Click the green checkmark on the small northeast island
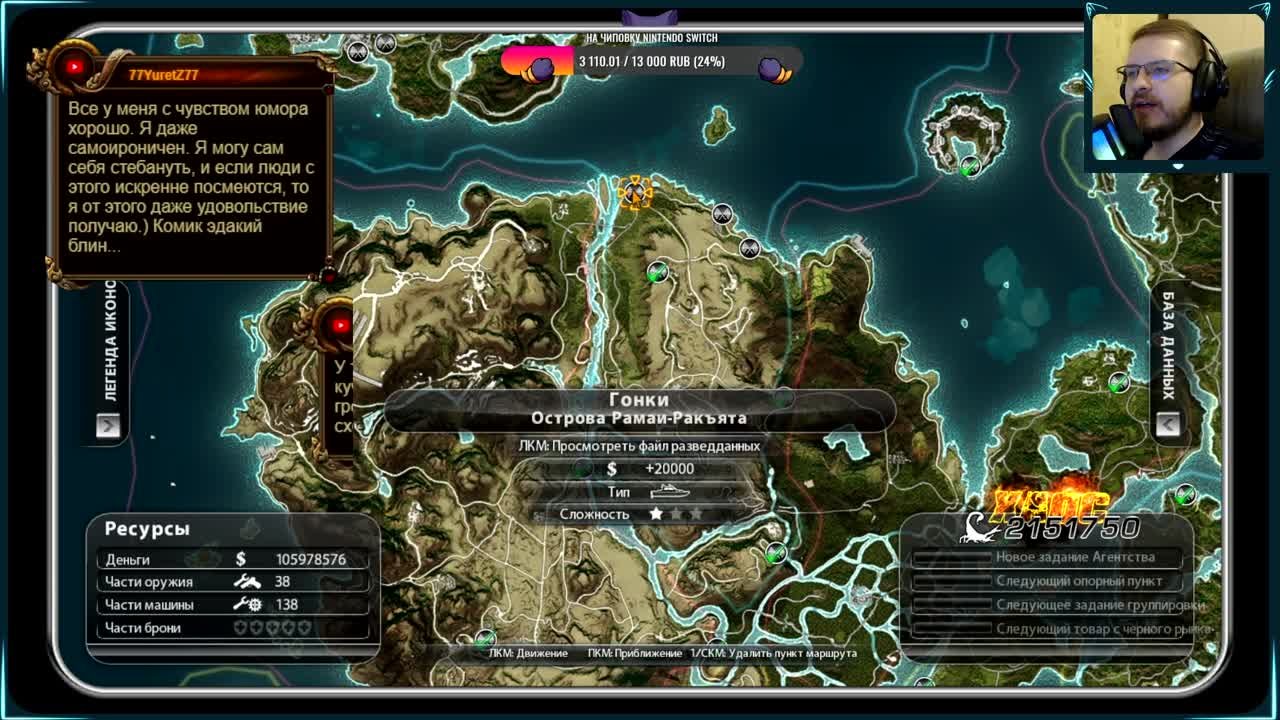1280x720 pixels. (968, 167)
